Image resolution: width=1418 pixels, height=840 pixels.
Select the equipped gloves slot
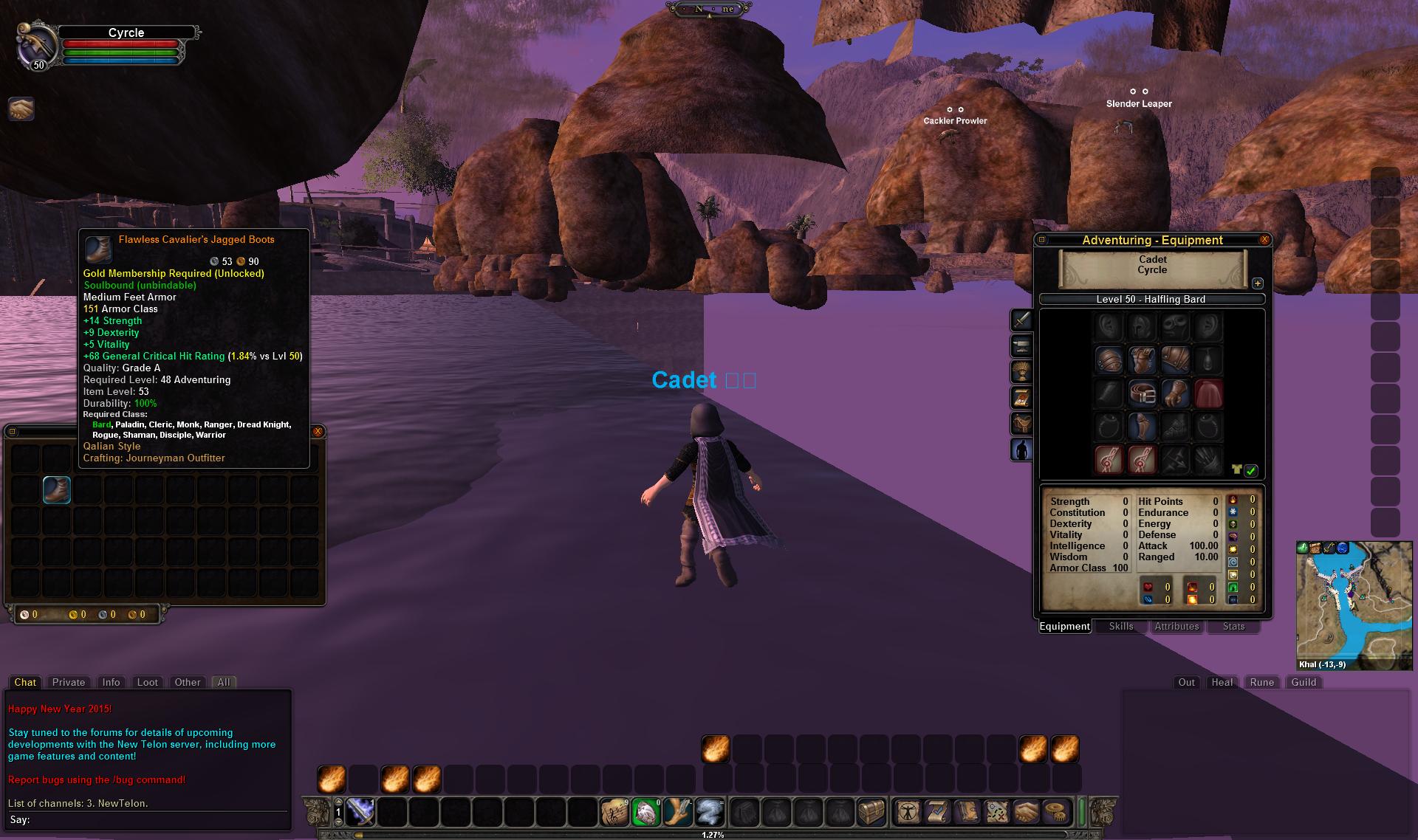click(1175, 394)
